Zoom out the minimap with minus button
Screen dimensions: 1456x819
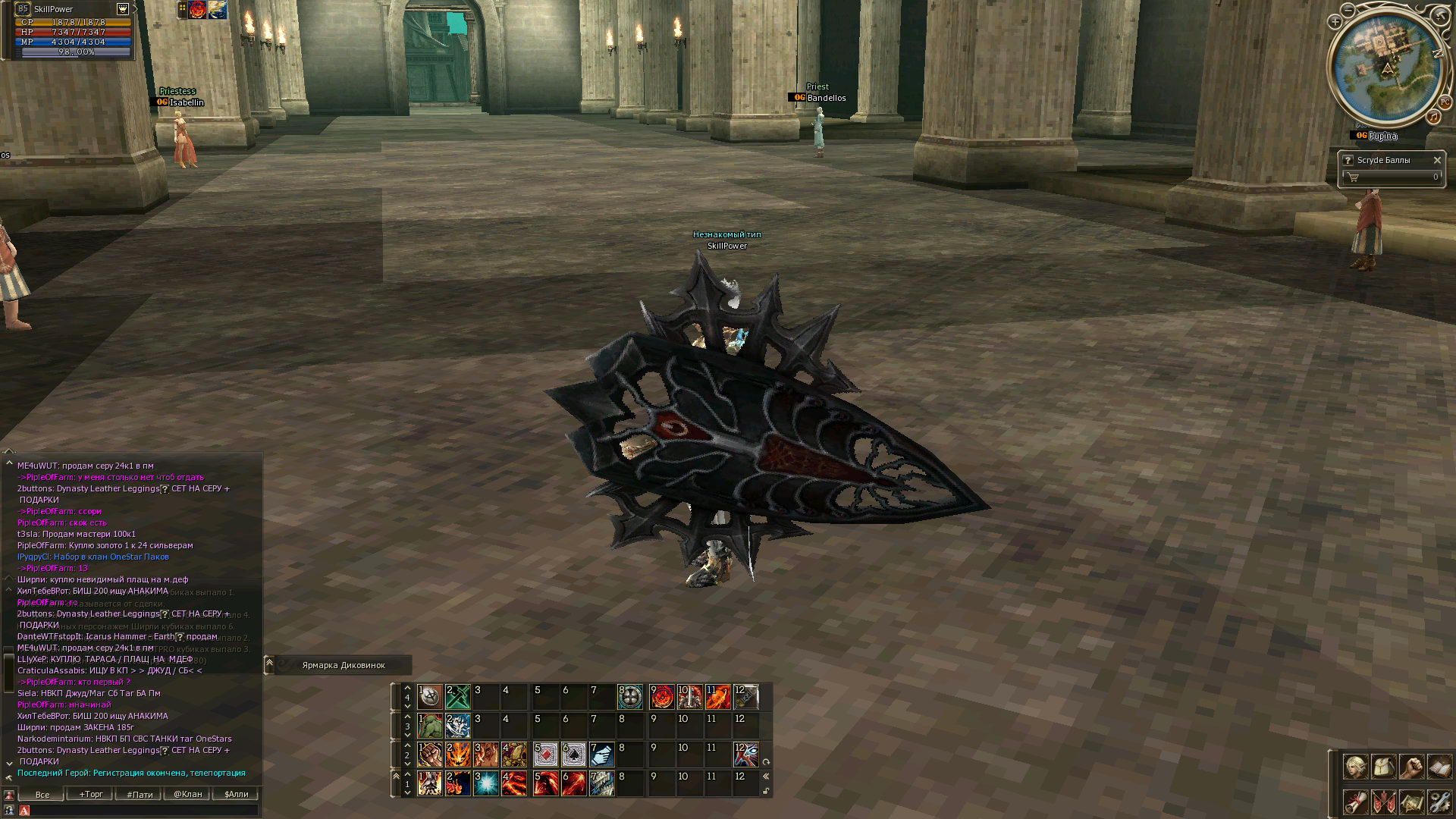click(1348, 10)
